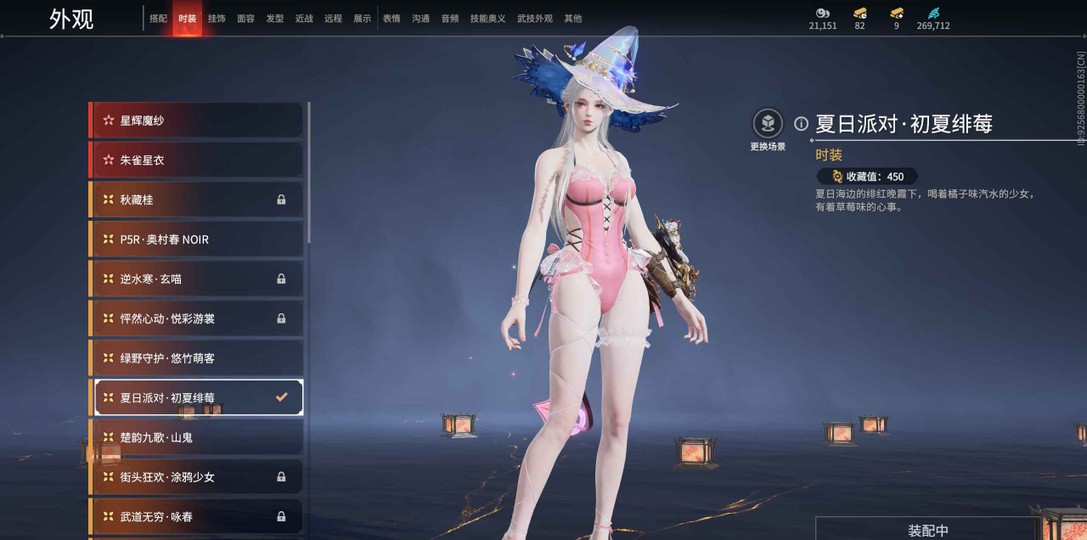Select the 朱雀星衣 outfit
This screenshot has height=540, width=1087.
coord(197,160)
